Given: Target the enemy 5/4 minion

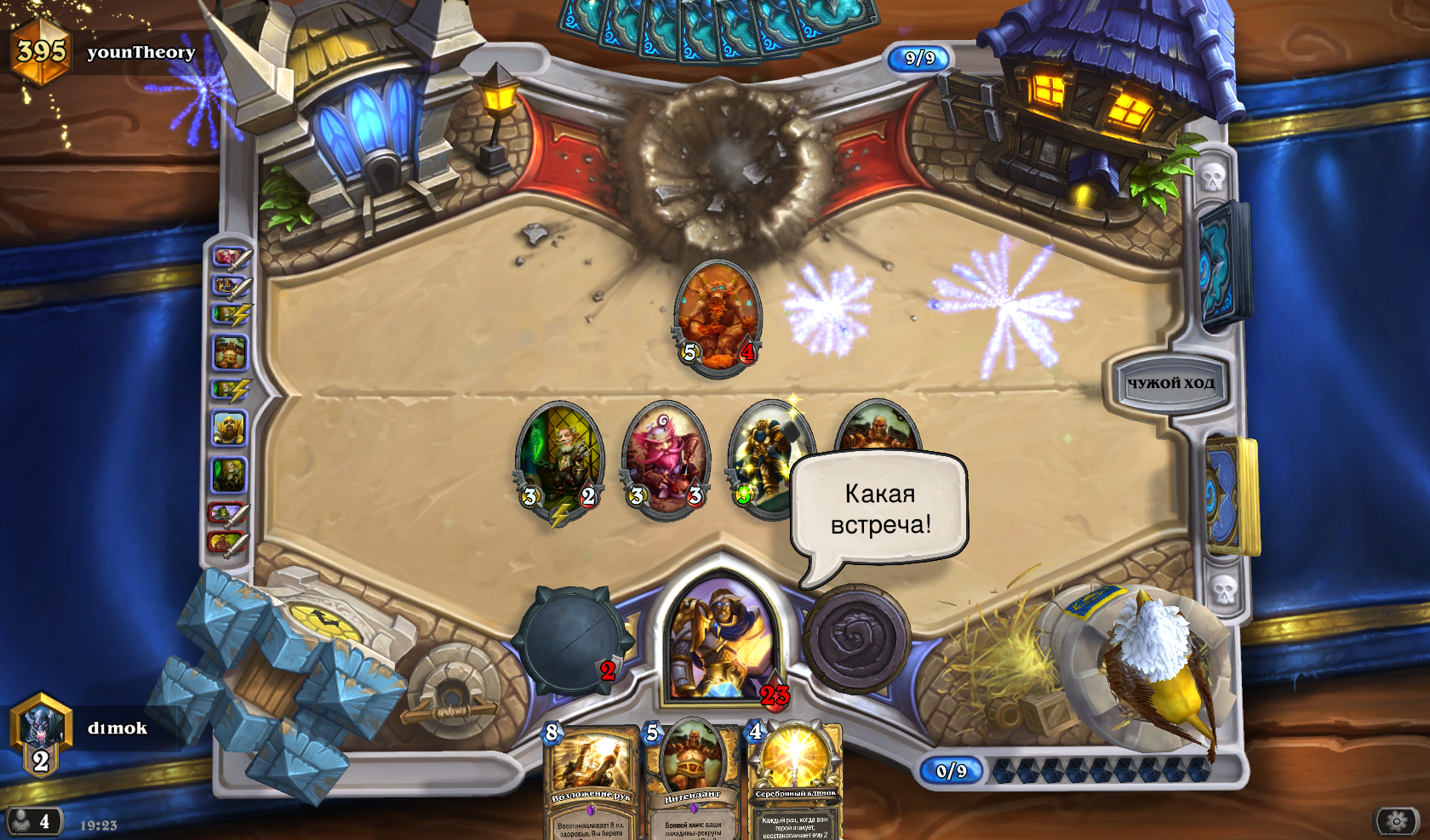Looking at the screenshot, I should point(718,317).
